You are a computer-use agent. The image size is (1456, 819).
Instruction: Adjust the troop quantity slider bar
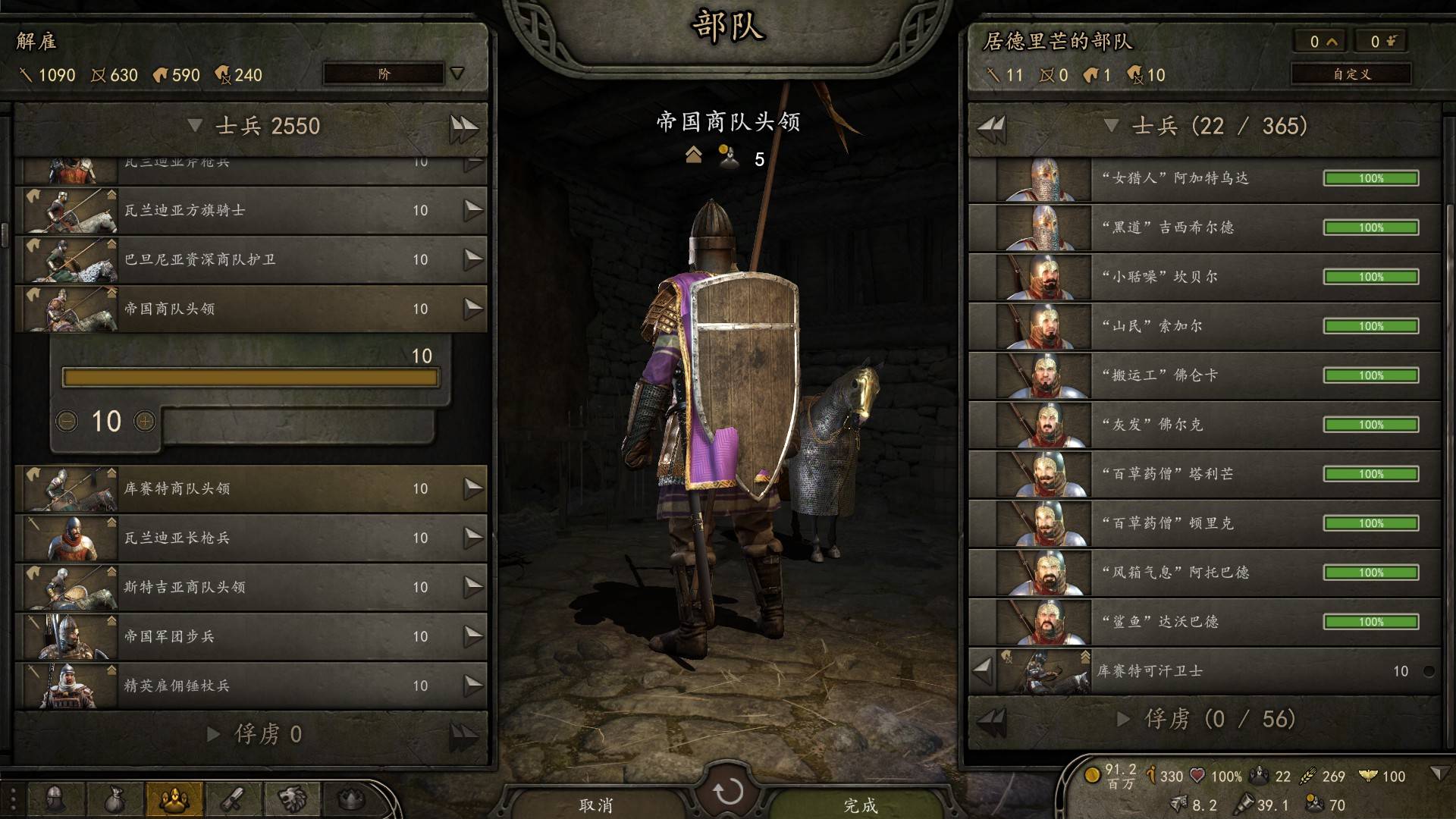pyautogui.click(x=250, y=378)
